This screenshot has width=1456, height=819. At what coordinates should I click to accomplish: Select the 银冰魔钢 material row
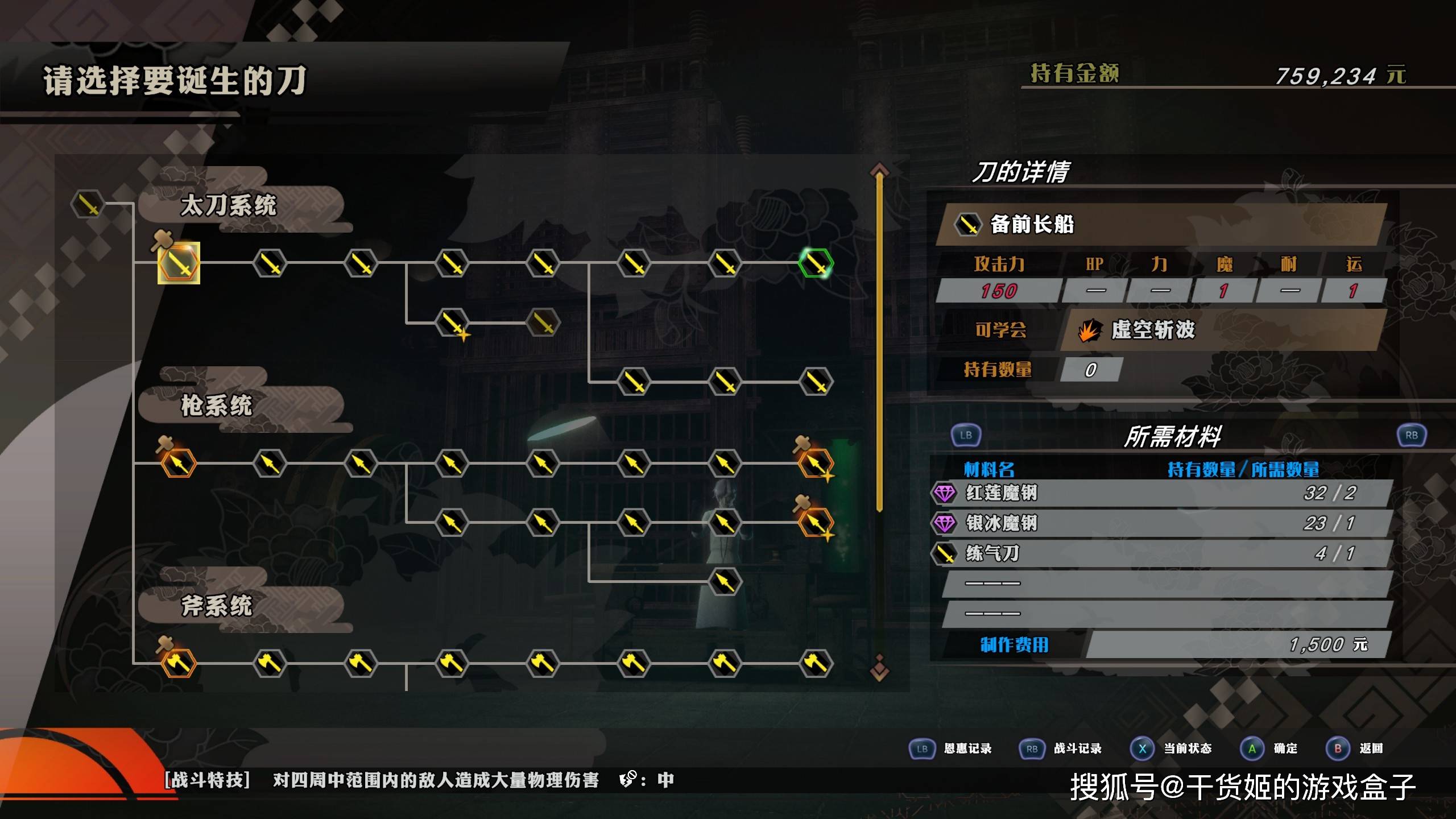tap(1160, 523)
